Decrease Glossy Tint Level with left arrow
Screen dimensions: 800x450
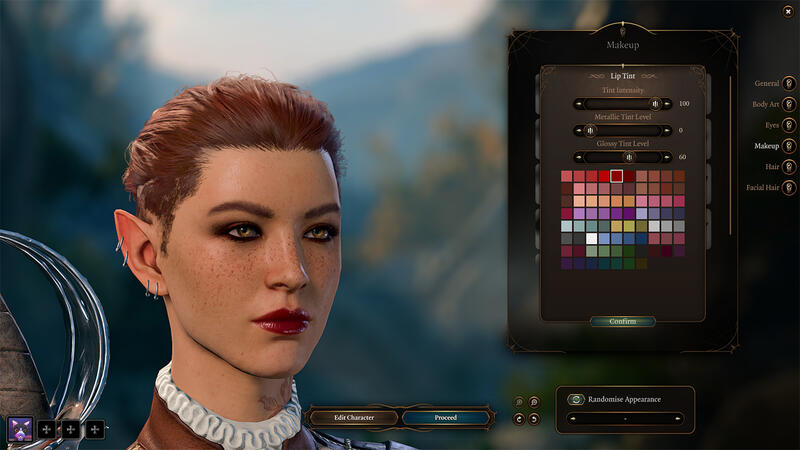[579, 157]
